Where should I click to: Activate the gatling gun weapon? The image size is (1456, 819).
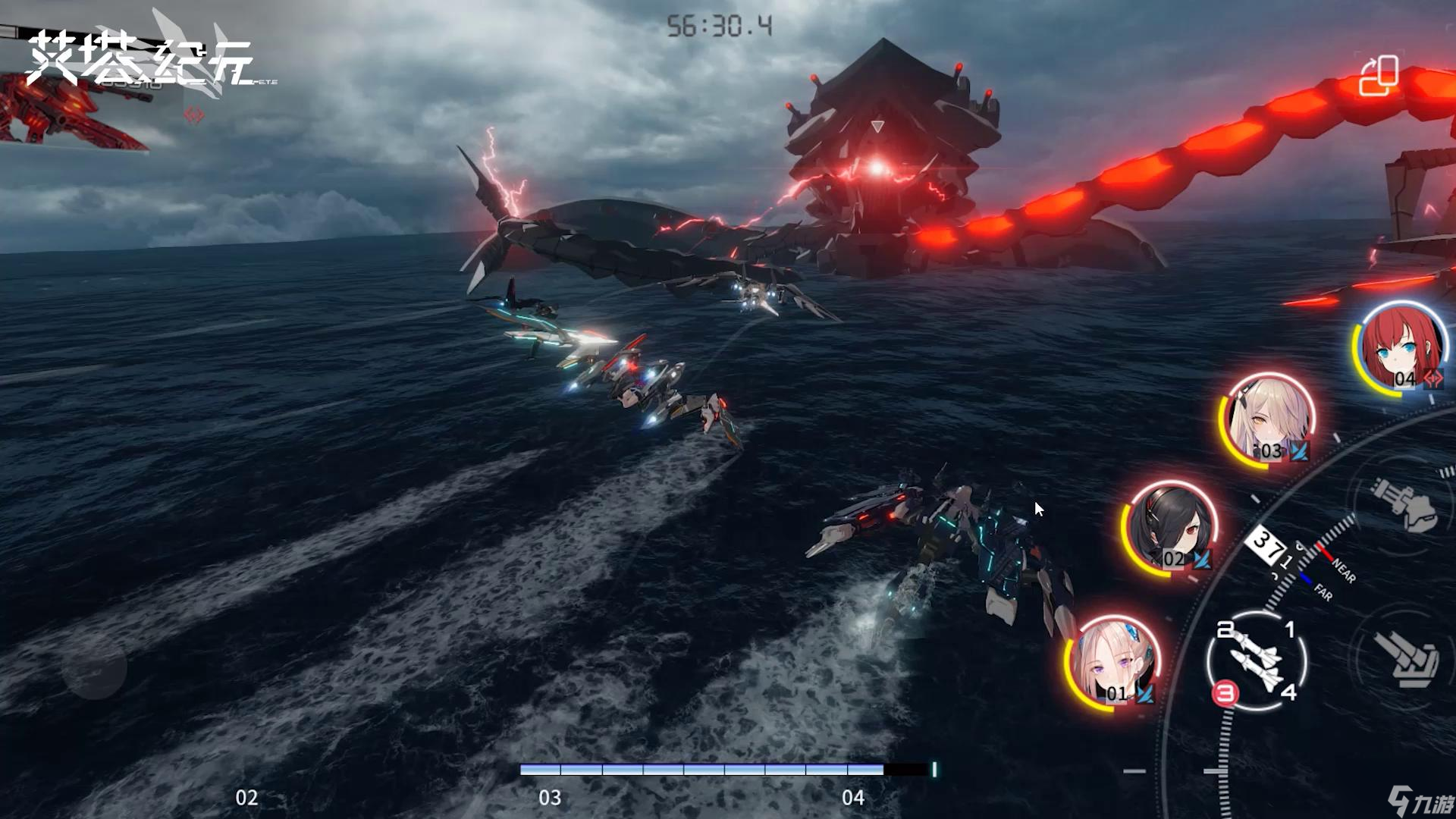point(1404,503)
